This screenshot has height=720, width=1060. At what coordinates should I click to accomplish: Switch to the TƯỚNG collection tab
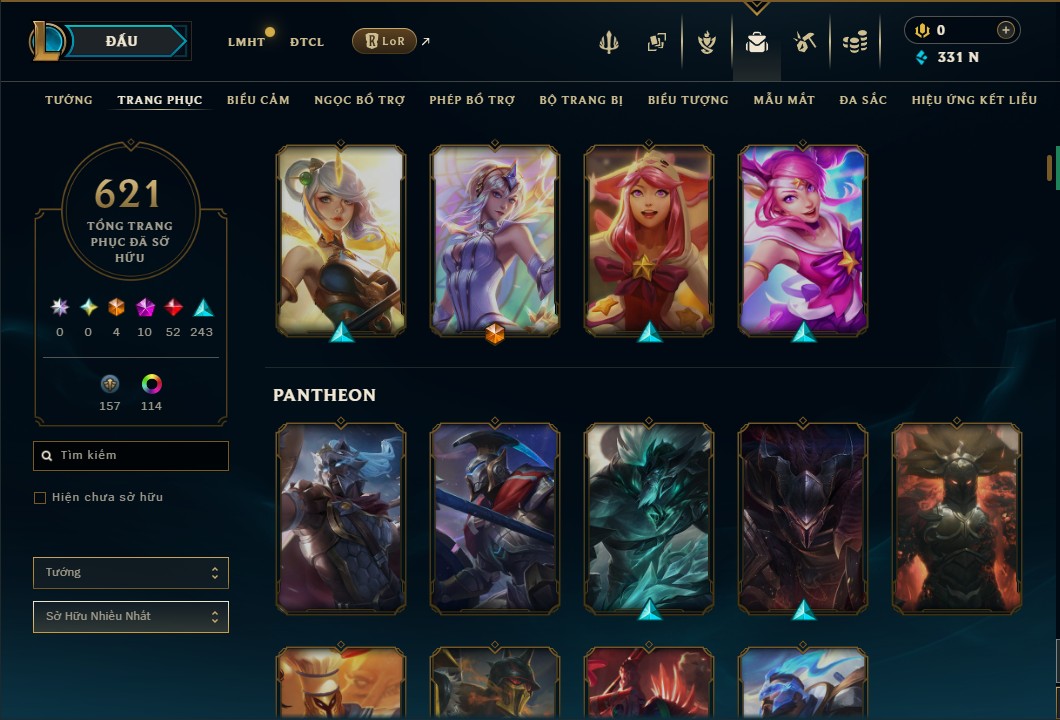[x=69, y=100]
